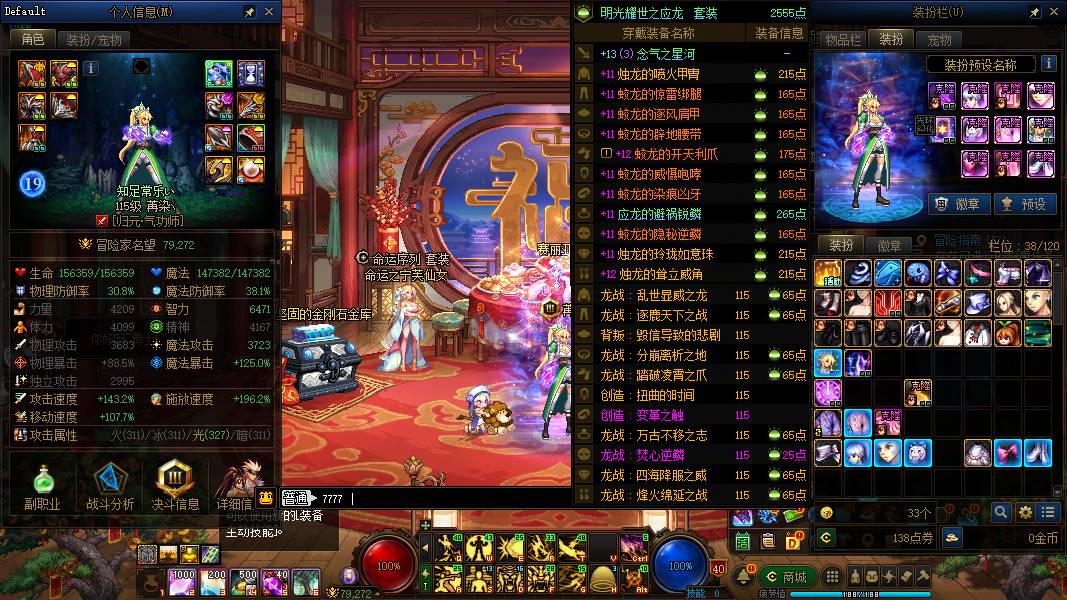Switch to the 宠物 pet tab
Screen dimensions: 1067x600
939,40
